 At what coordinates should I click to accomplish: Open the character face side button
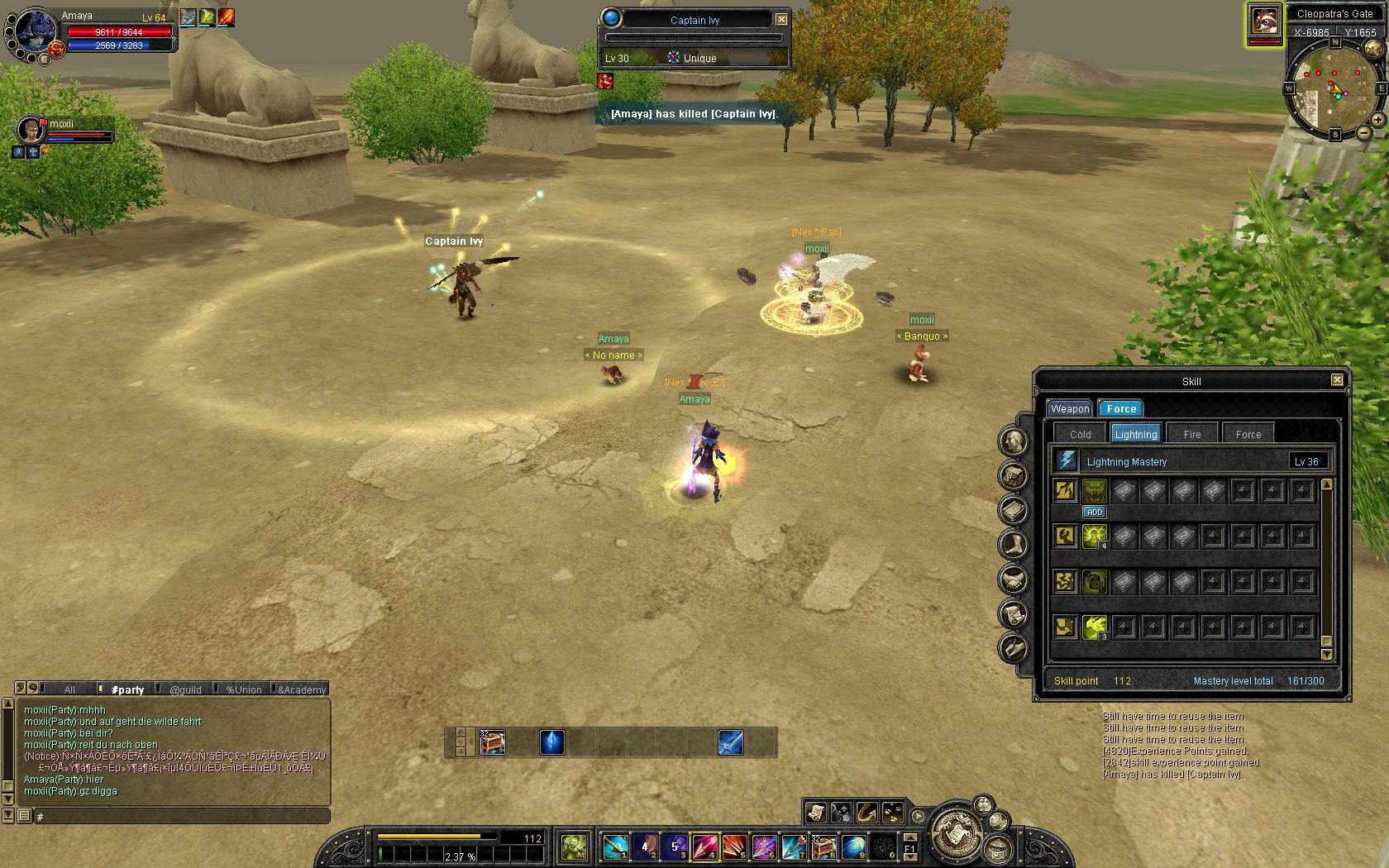pos(1014,441)
